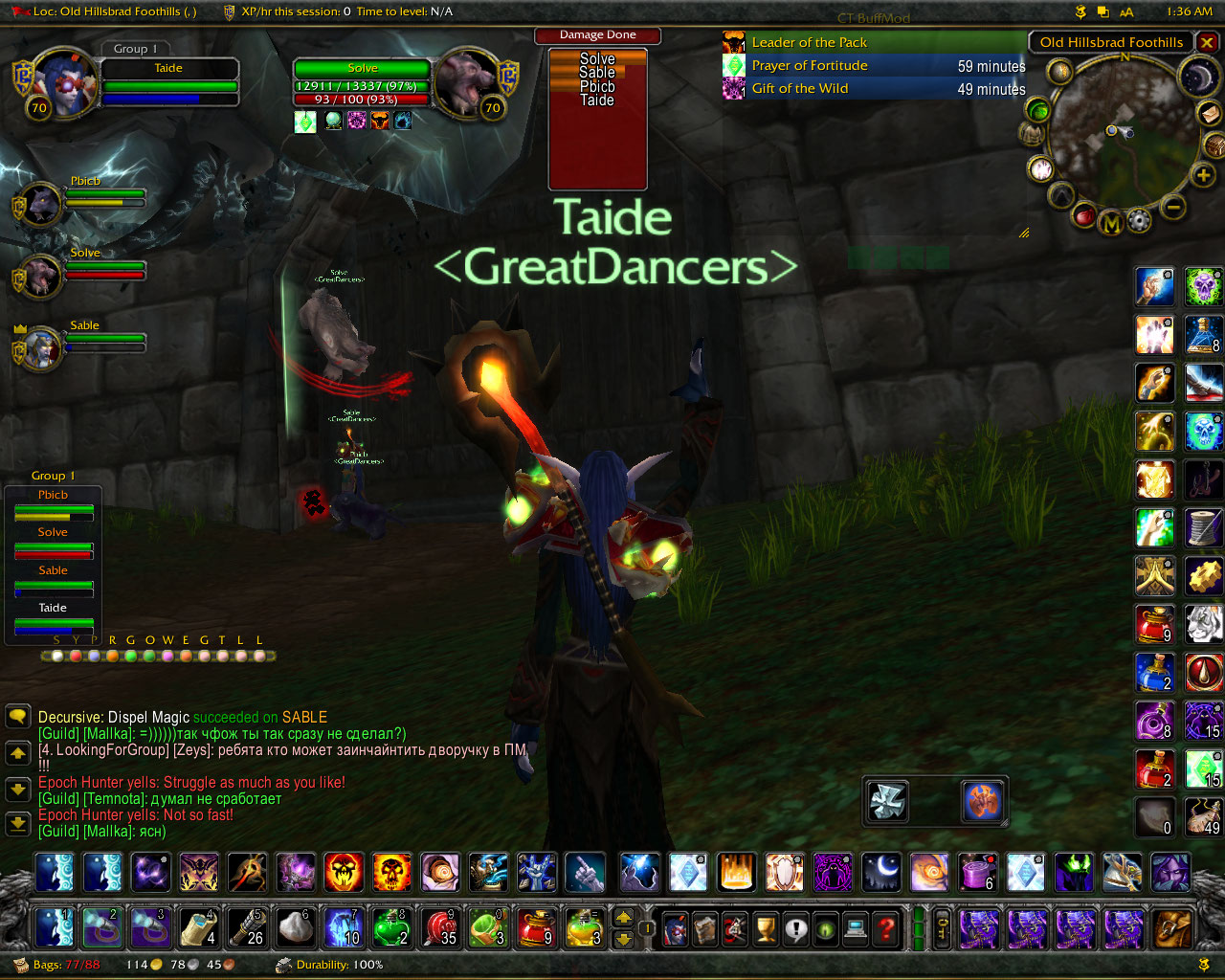Open the gear settings button under minimap
The image size is (1225, 980).
pos(1138,221)
